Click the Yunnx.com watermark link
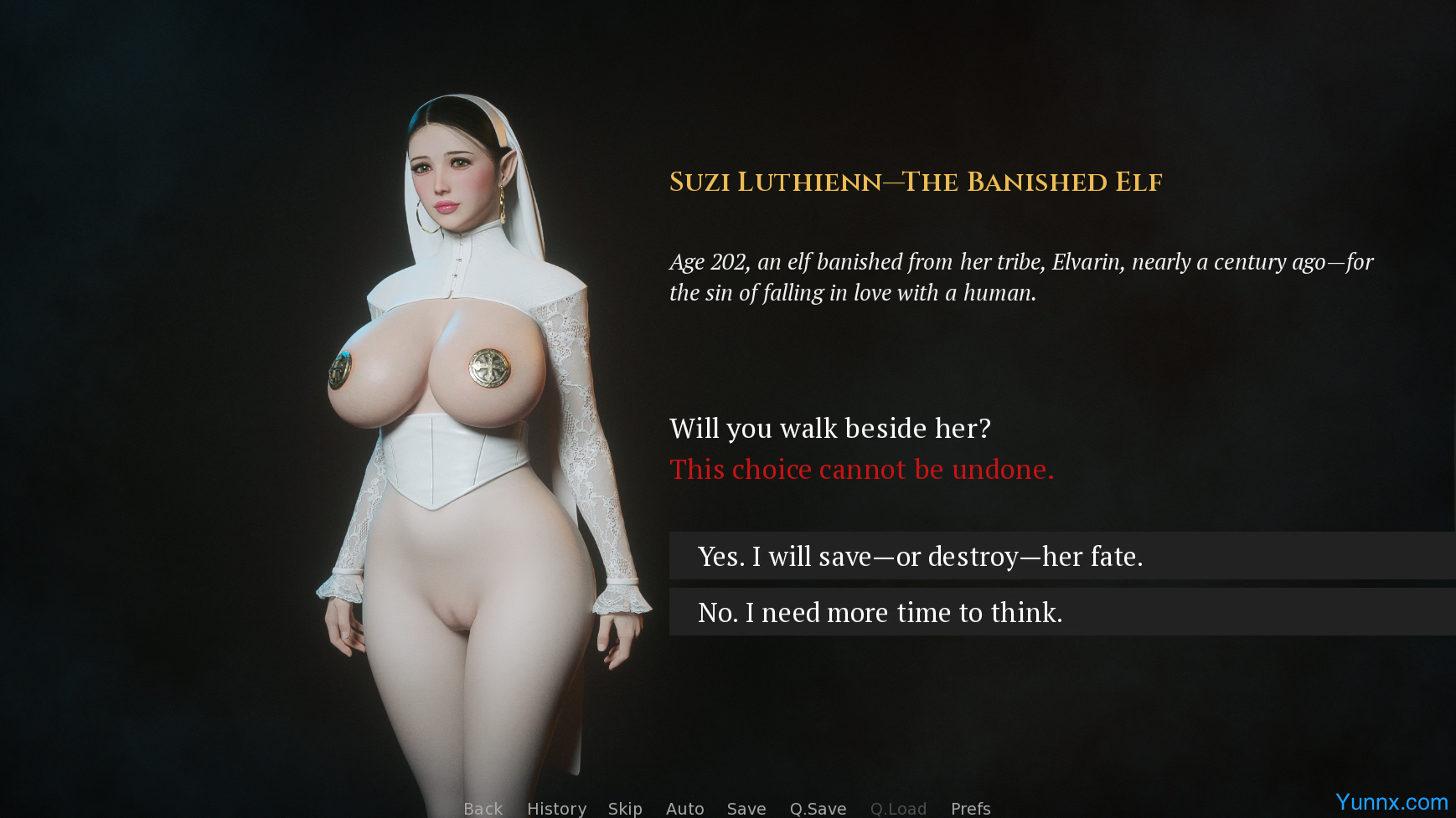The image size is (1456, 818). [x=1391, y=802]
